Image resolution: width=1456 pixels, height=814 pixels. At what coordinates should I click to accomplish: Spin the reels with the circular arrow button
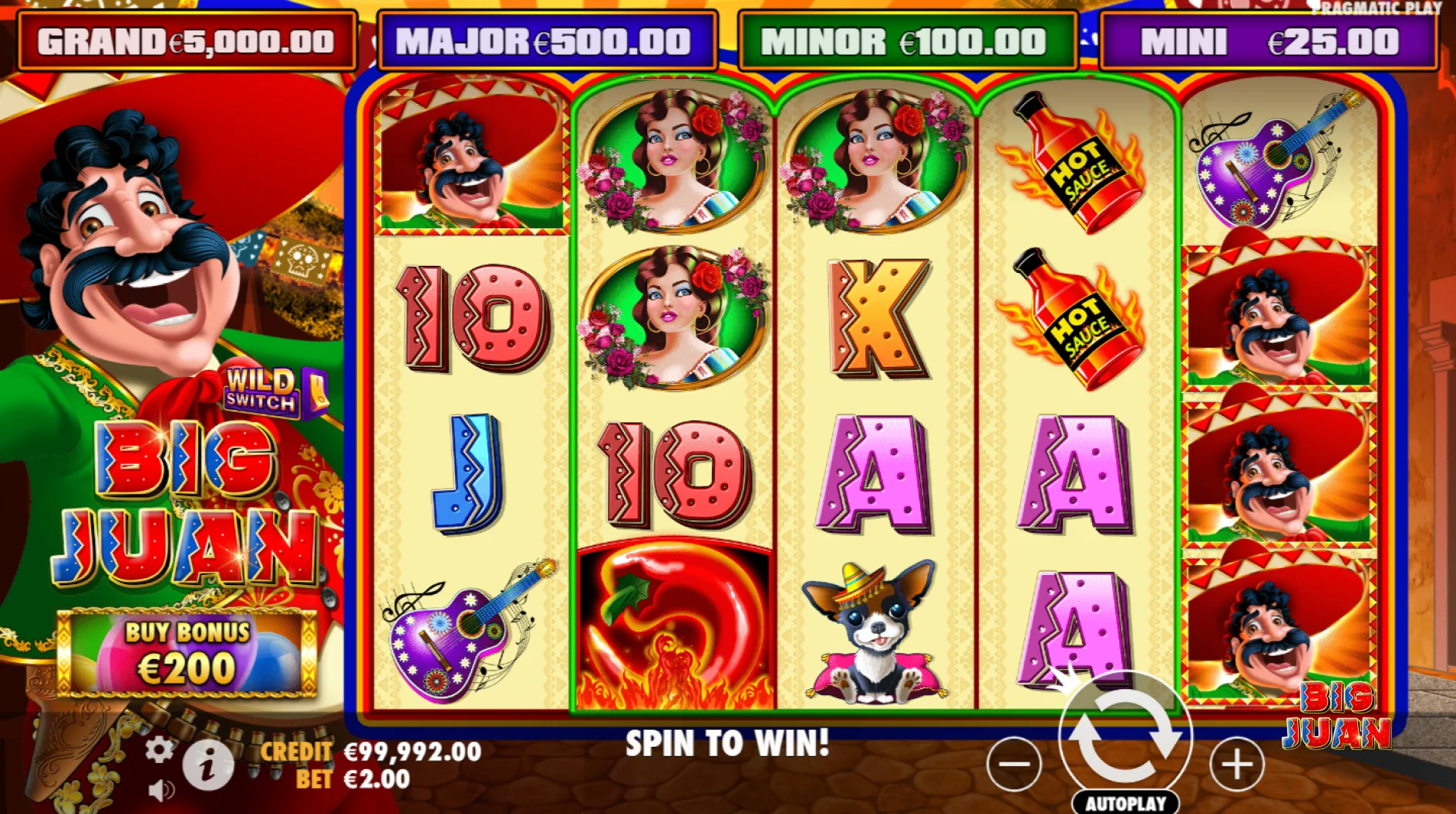tap(1125, 737)
